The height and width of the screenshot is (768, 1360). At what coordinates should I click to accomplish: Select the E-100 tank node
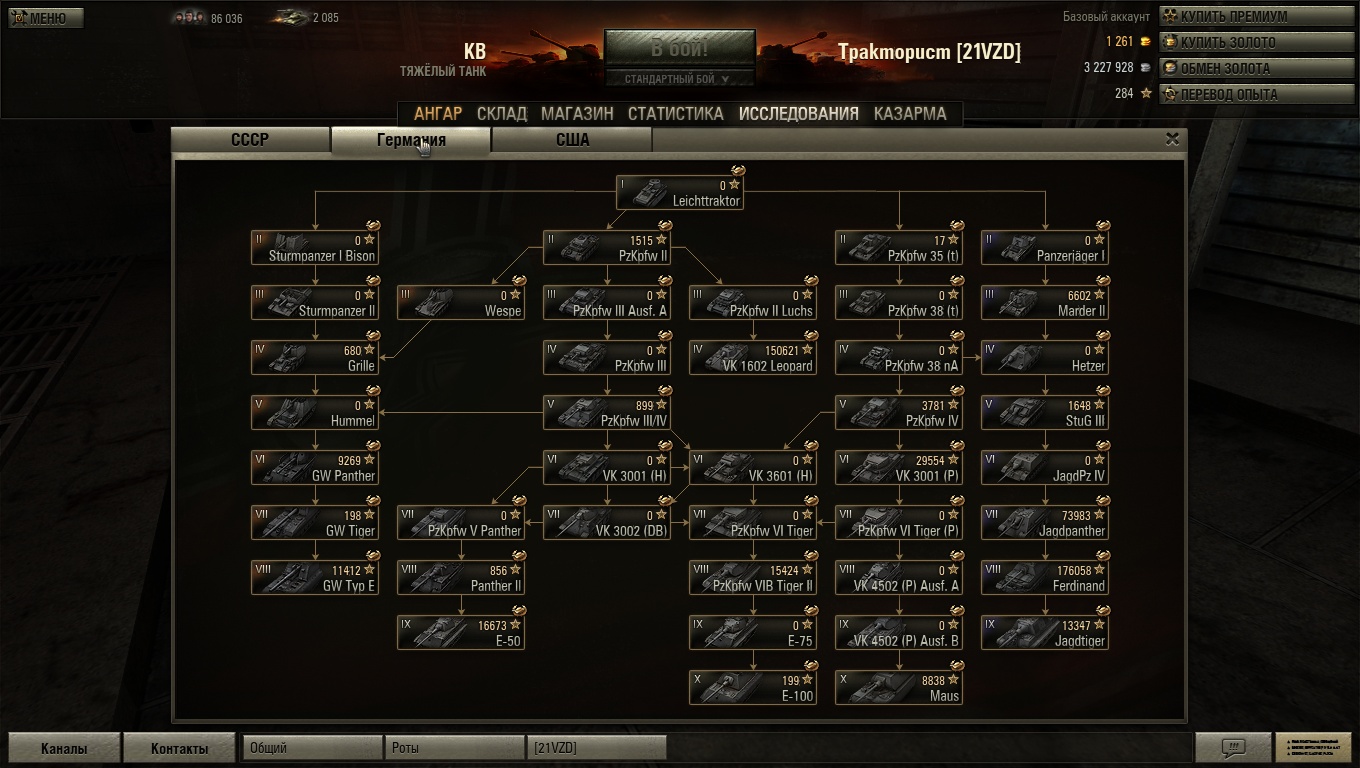click(x=753, y=688)
